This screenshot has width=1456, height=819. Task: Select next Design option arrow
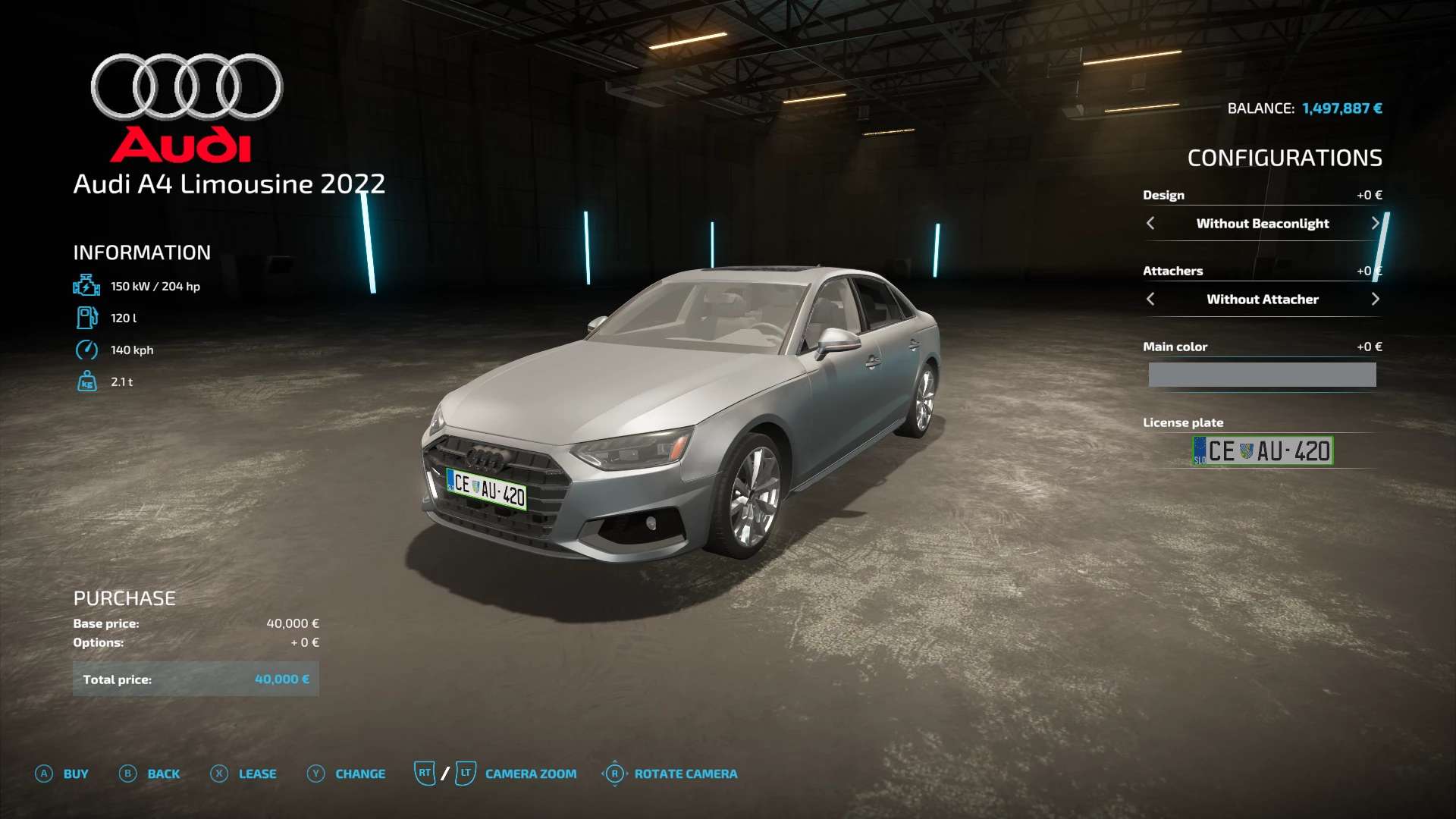(1375, 223)
